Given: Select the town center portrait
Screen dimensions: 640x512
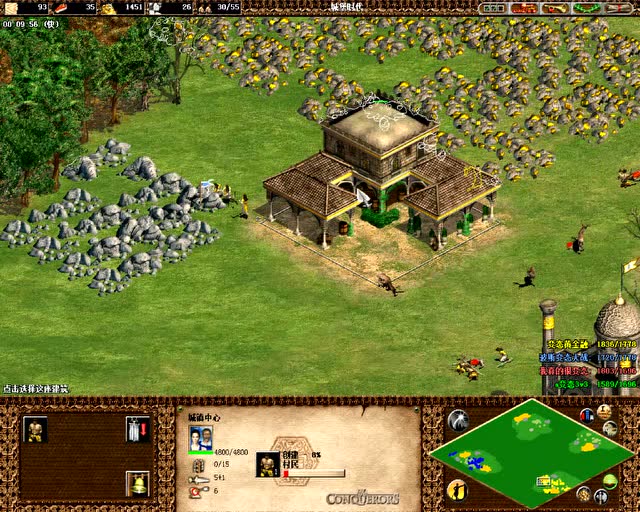Looking at the screenshot, I should (201, 438).
